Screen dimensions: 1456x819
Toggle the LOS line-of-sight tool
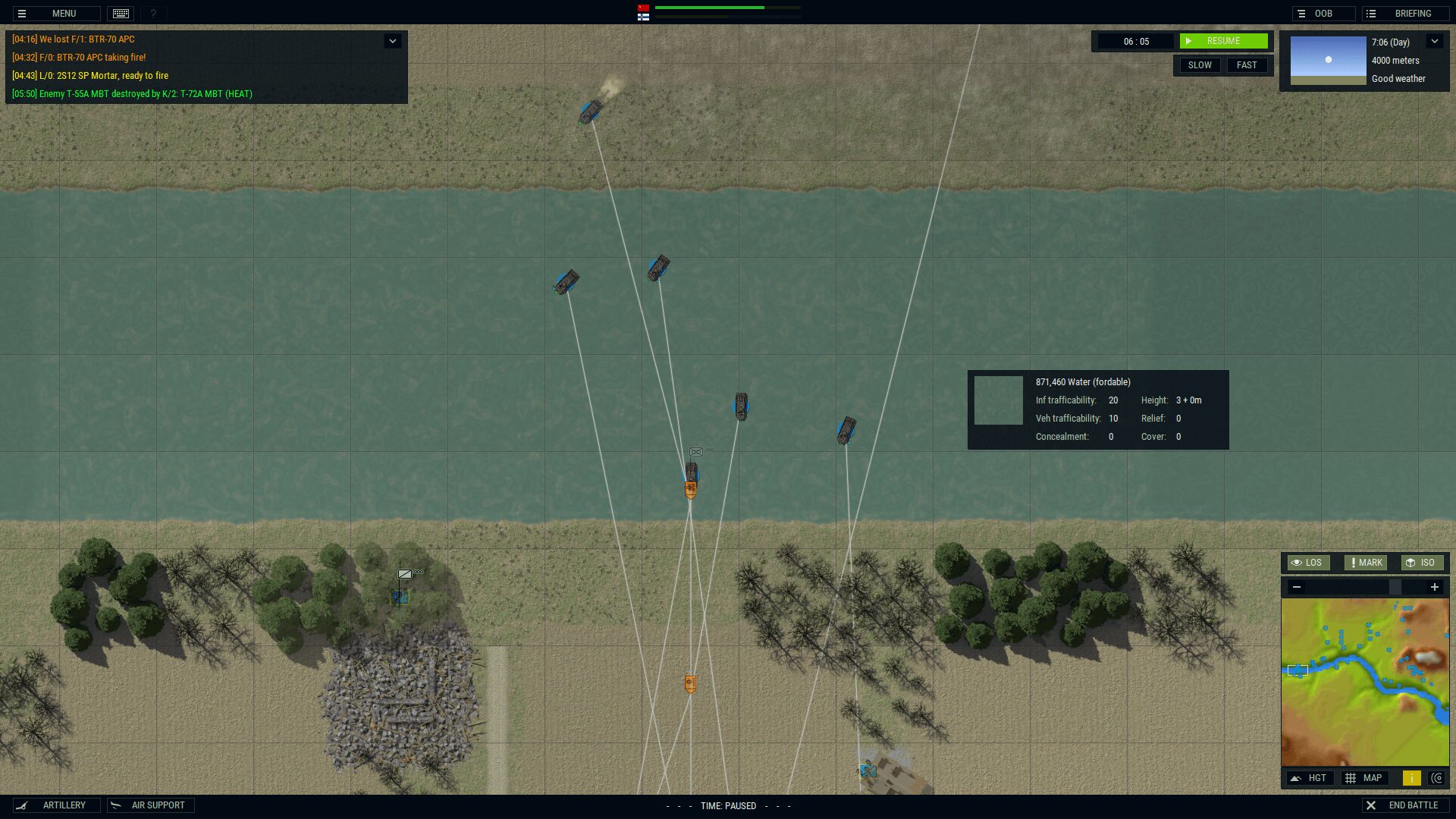(x=1307, y=563)
